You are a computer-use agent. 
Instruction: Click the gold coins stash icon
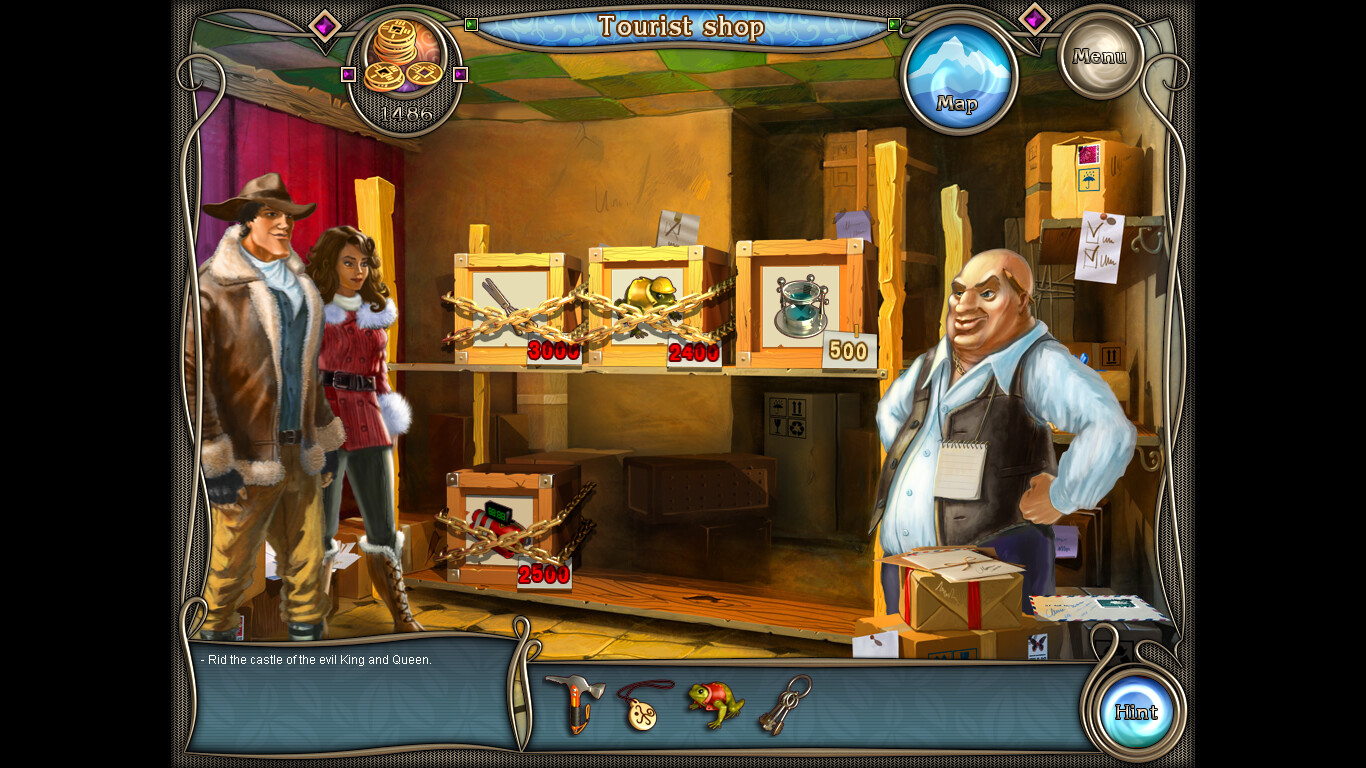(403, 60)
